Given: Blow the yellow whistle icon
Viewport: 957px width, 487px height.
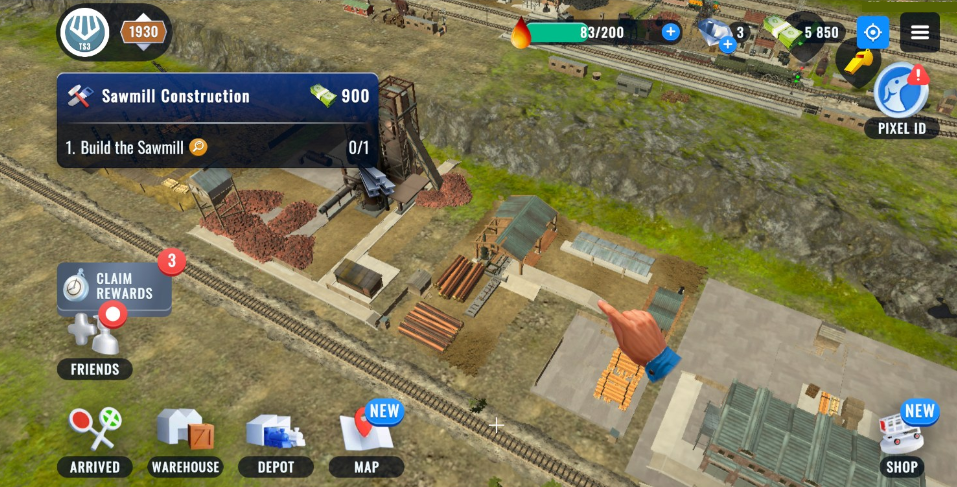Looking at the screenshot, I should pyautogui.click(x=857, y=63).
